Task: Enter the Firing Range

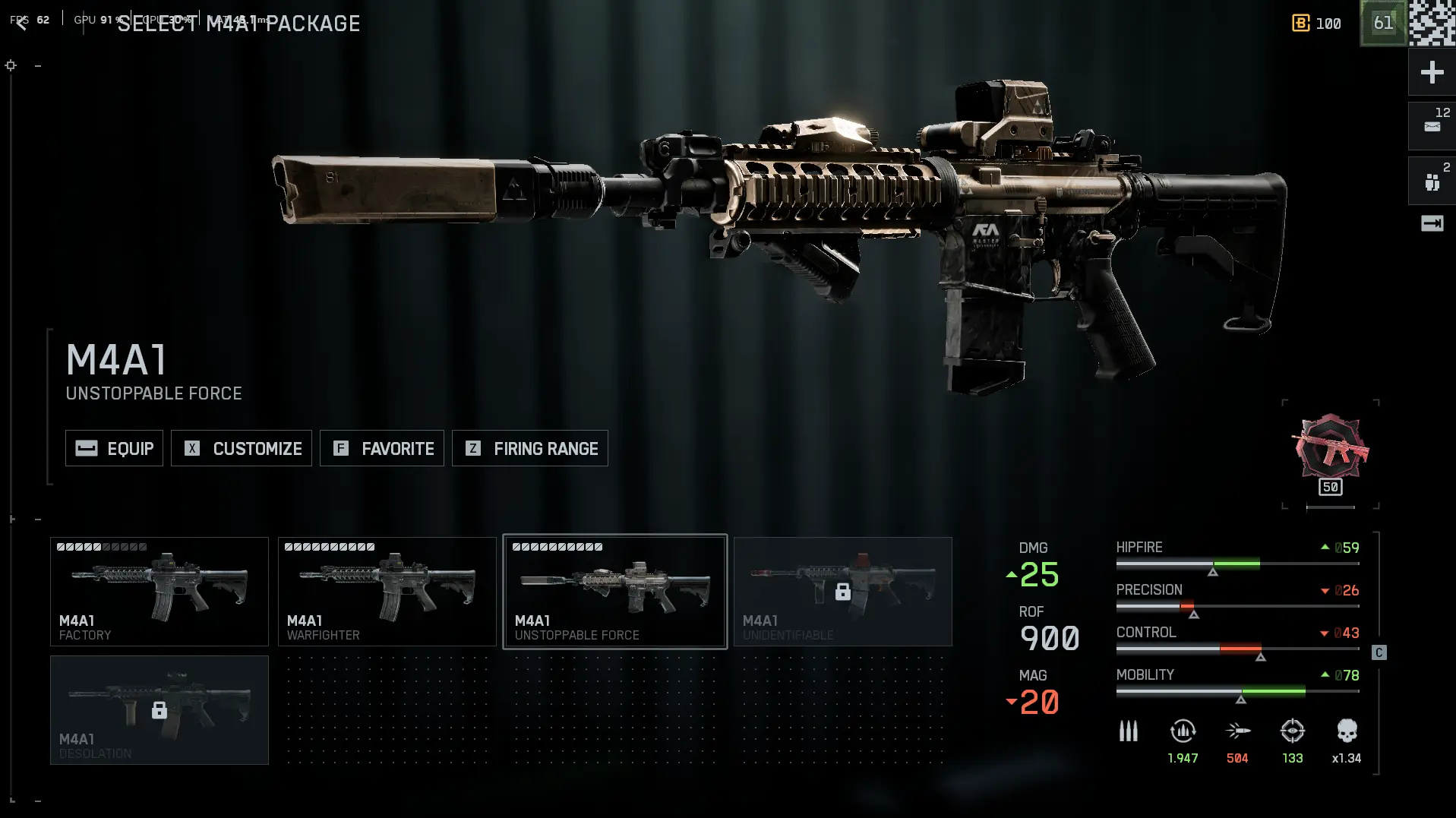Action: (530, 448)
